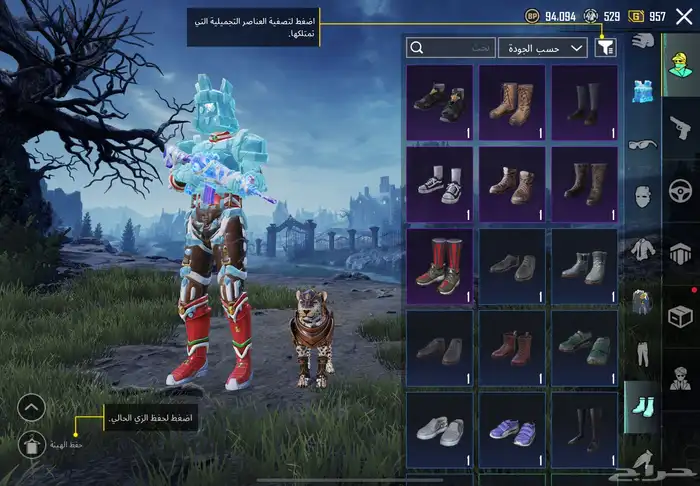
Task: Switch to the pants category
Action: [x=641, y=351]
